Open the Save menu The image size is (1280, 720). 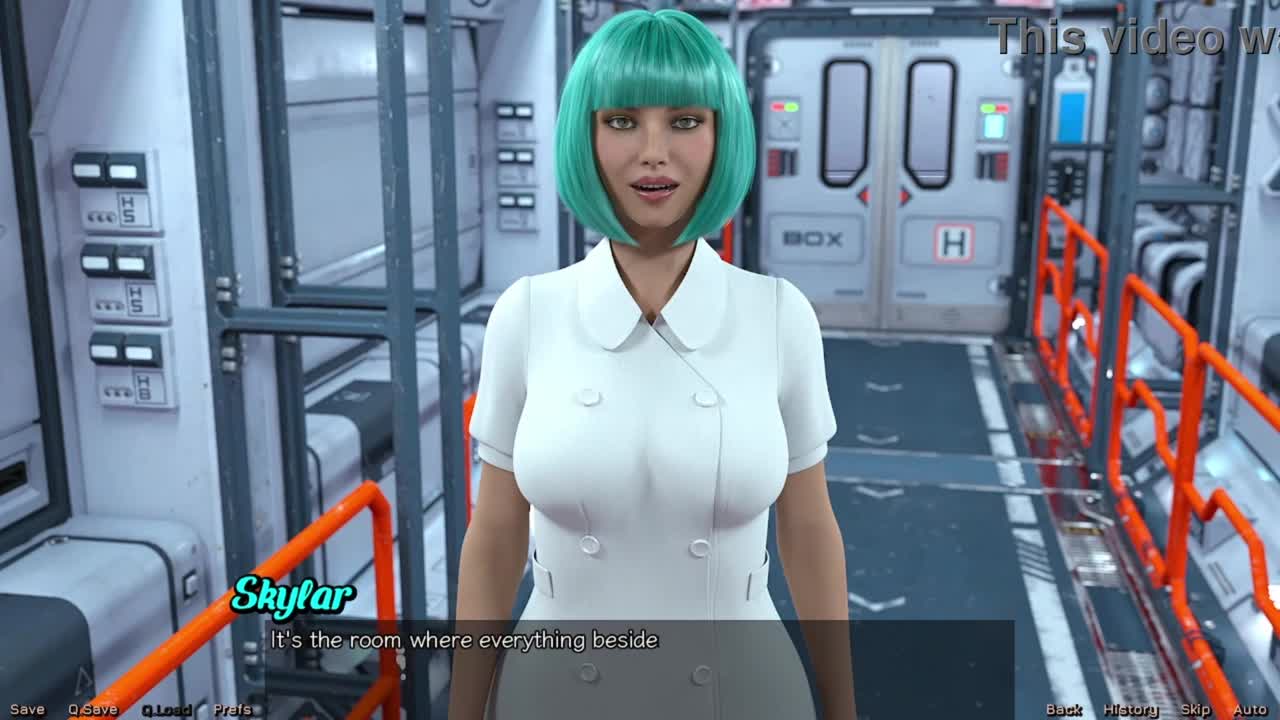coord(27,709)
